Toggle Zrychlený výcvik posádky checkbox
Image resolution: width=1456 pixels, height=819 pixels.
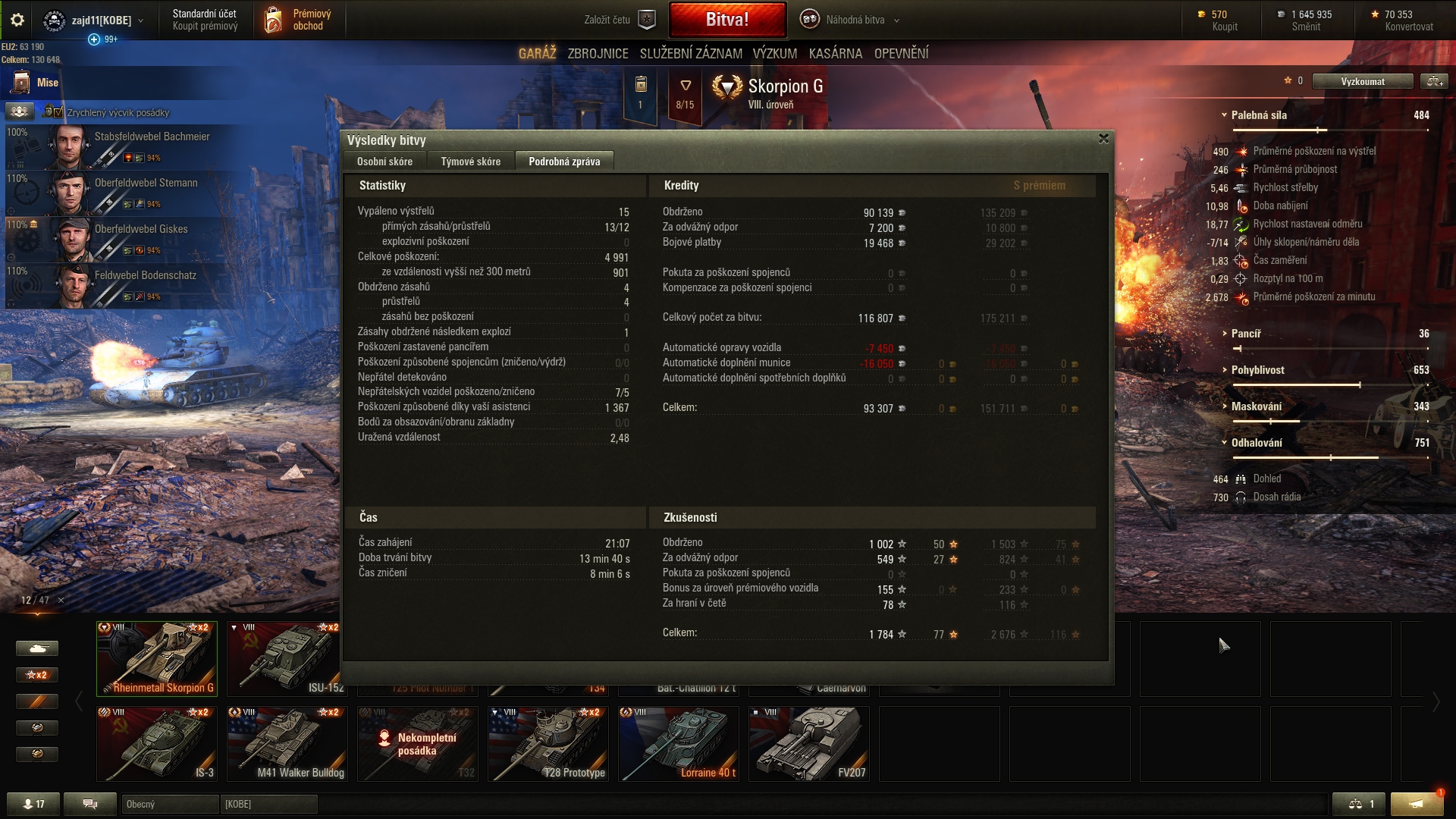(x=59, y=112)
